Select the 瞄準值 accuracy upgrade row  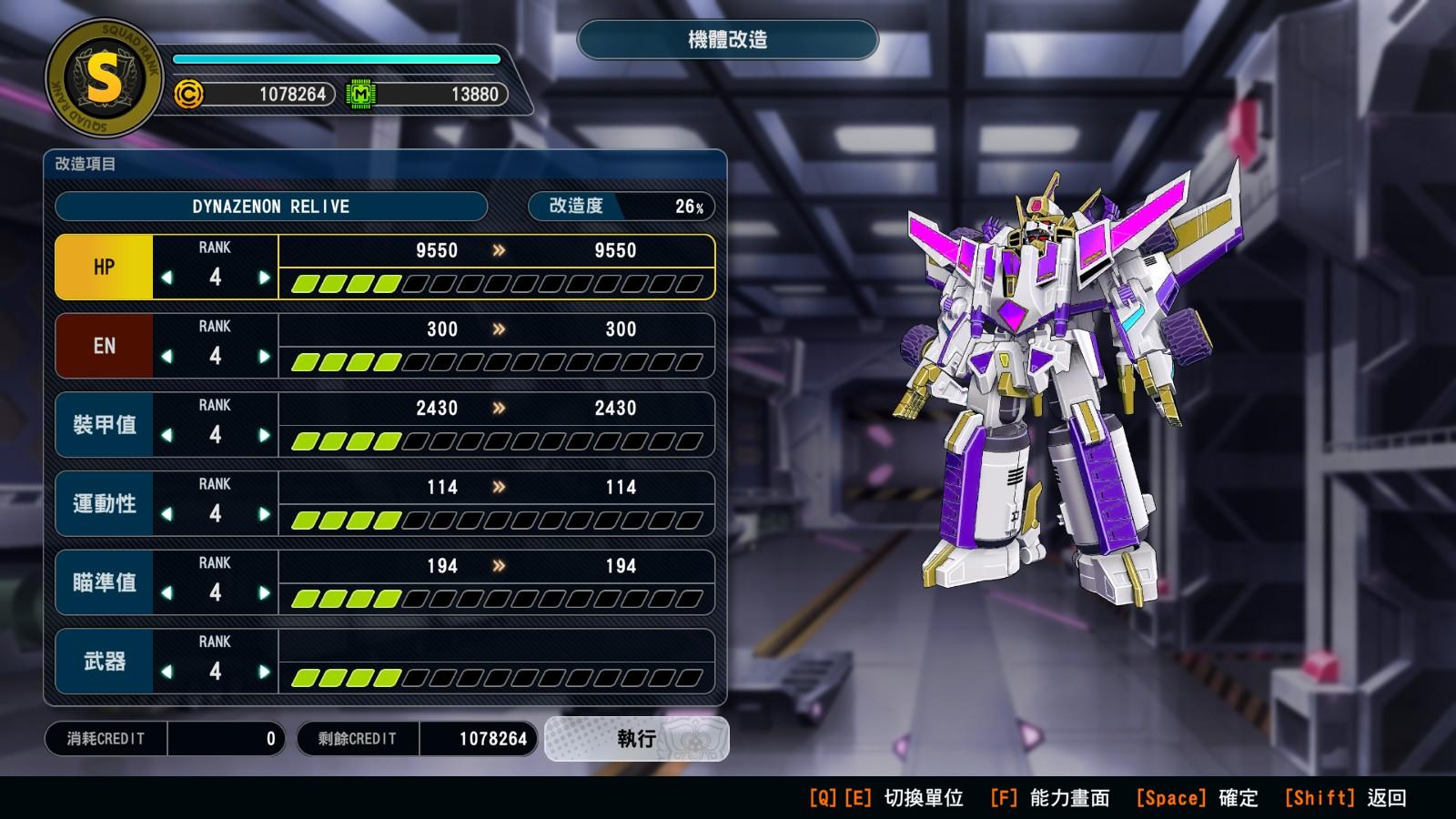[104, 582]
